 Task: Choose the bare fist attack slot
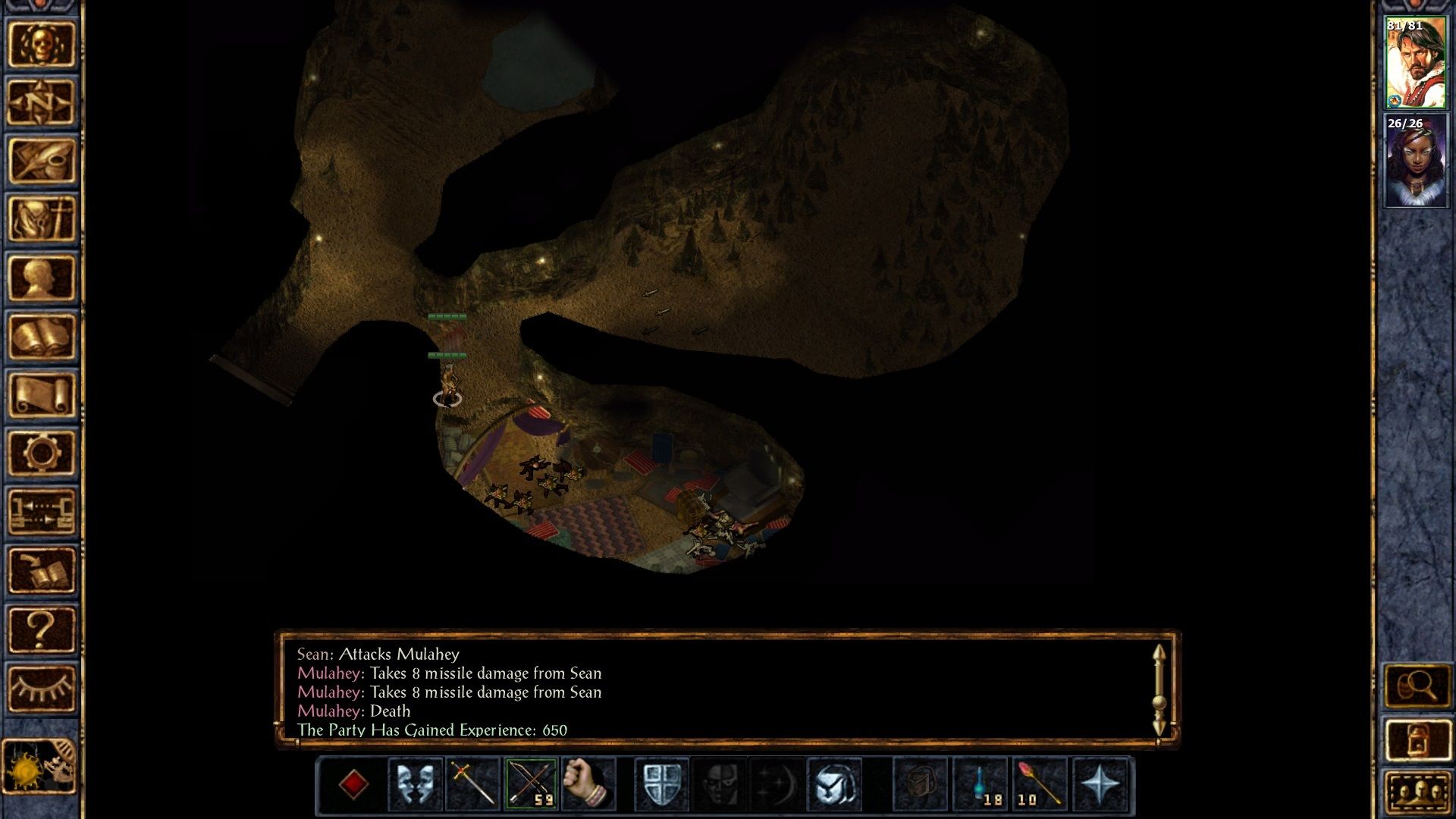click(588, 783)
